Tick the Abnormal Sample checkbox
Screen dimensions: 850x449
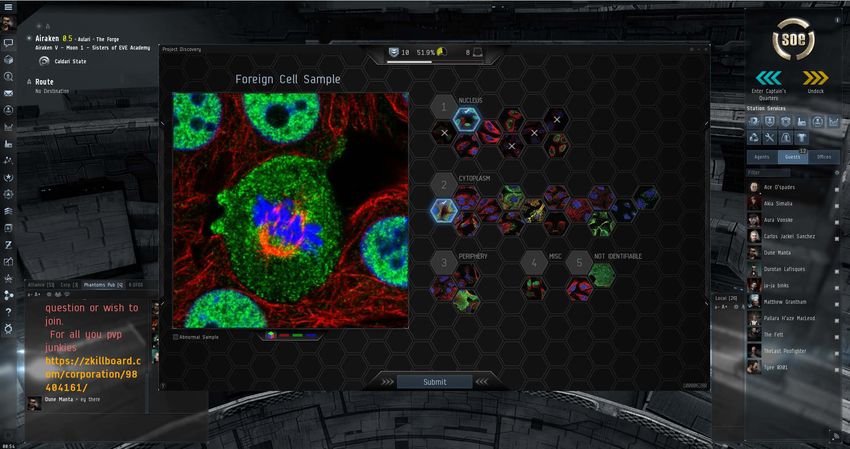[176, 337]
